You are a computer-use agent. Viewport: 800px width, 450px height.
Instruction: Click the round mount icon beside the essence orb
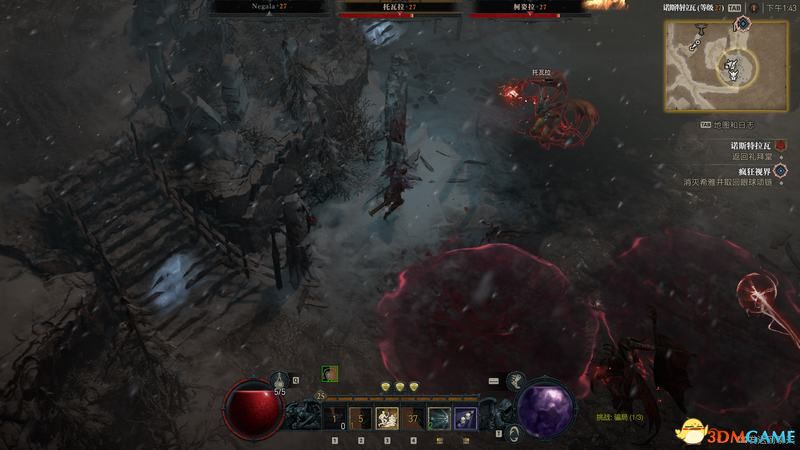click(512, 432)
